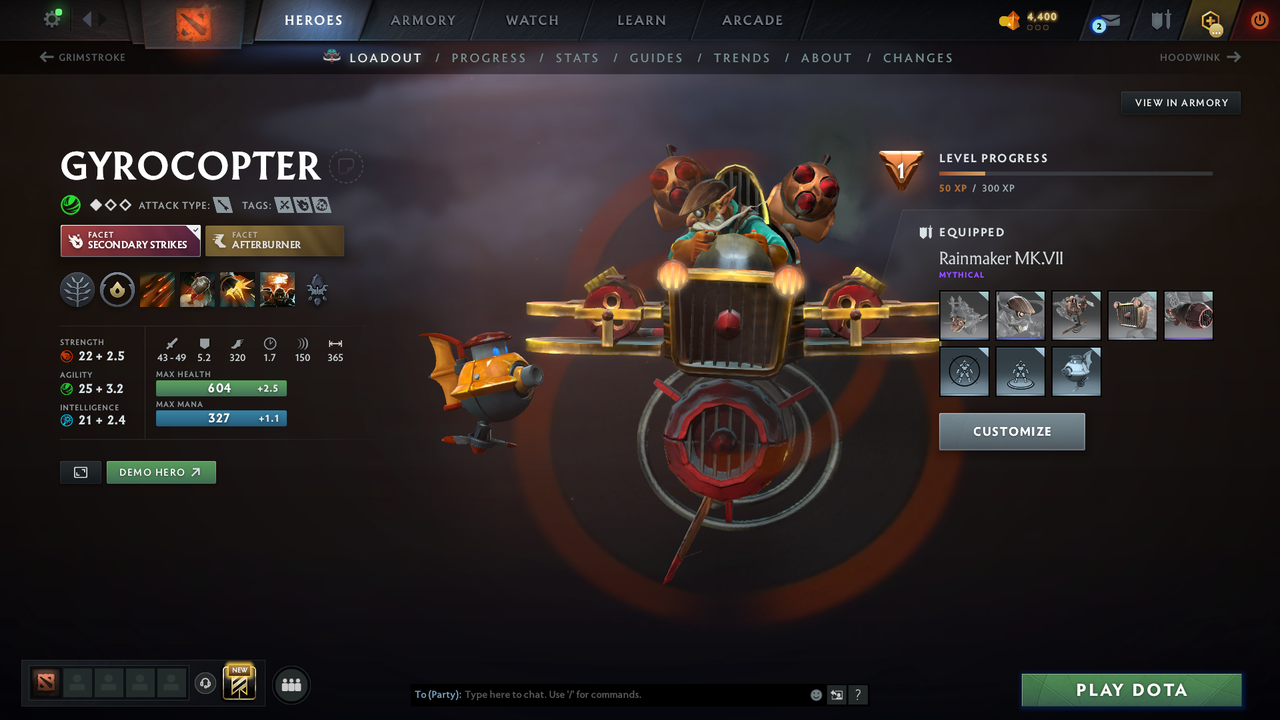This screenshot has height=720, width=1280.
Task: Select the Flak Cannon ability icon
Action: tap(238, 289)
